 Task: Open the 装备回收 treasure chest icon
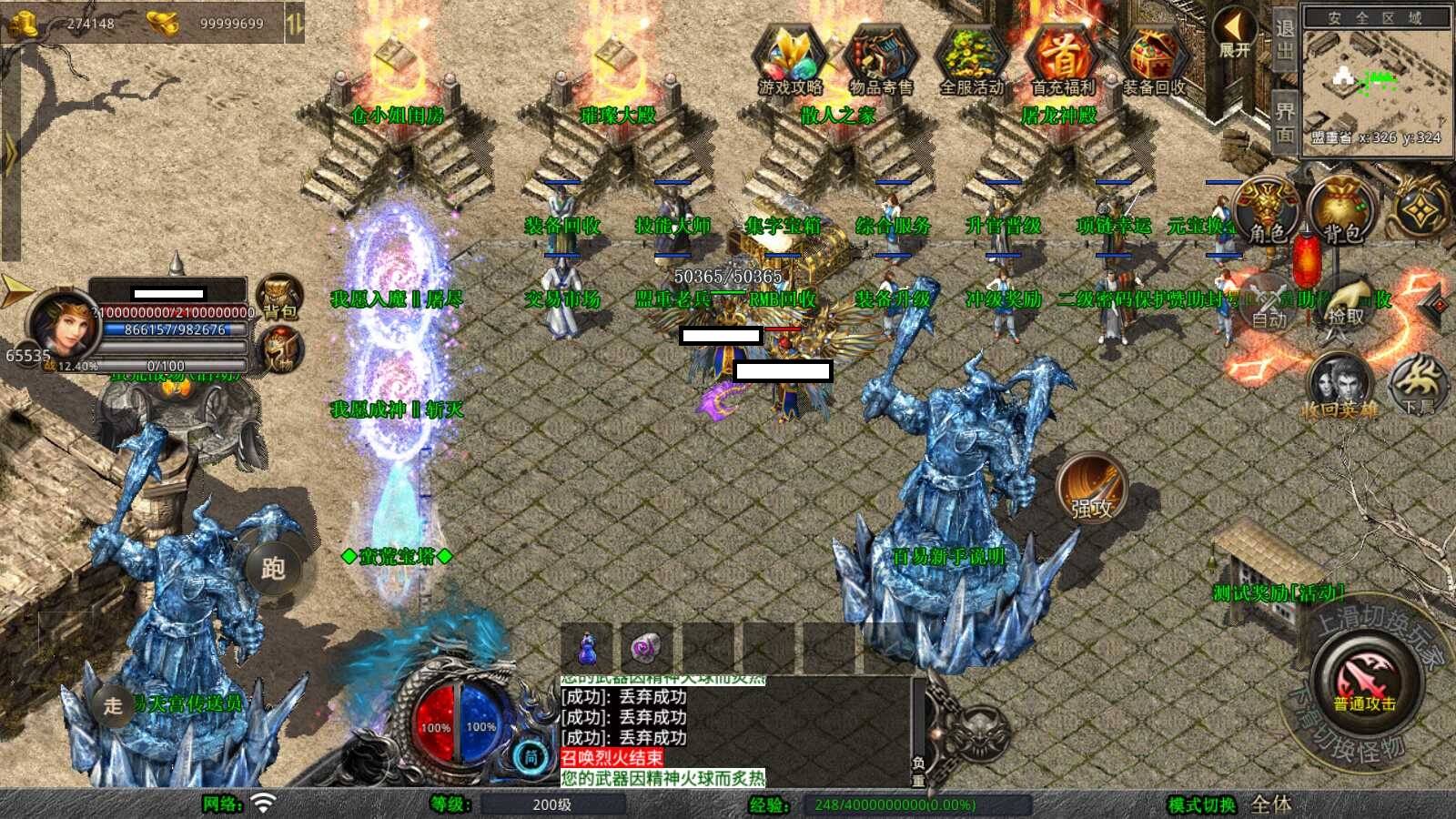(1153, 59)
